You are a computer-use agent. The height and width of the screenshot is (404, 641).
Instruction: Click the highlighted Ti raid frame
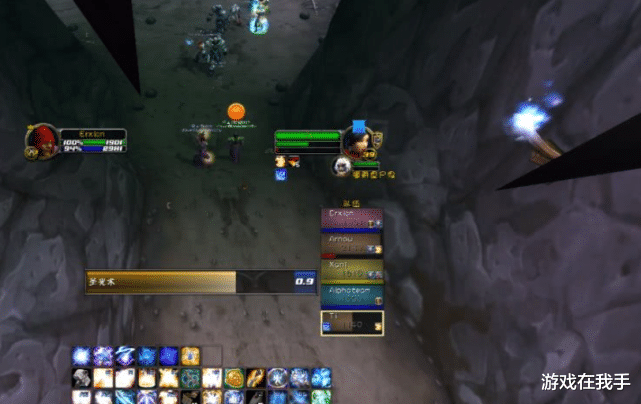pyautogui.click(x=352, y=322)
